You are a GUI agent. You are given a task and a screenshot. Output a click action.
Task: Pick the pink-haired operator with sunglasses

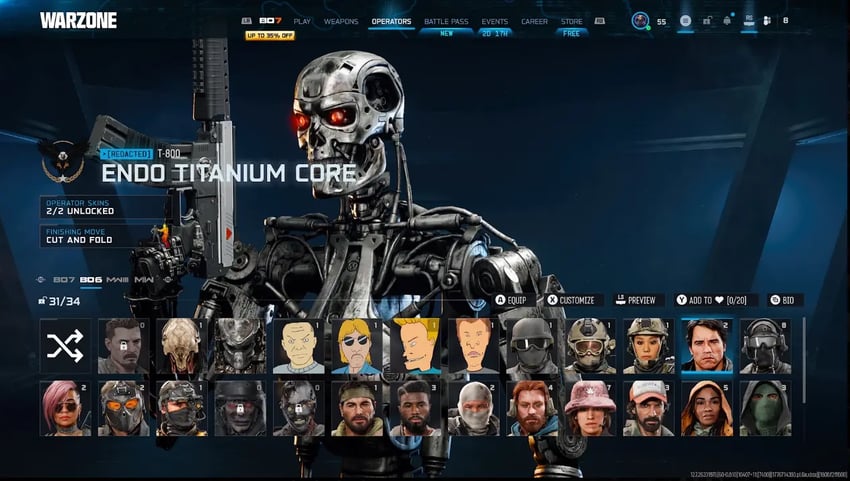point(65,408)
